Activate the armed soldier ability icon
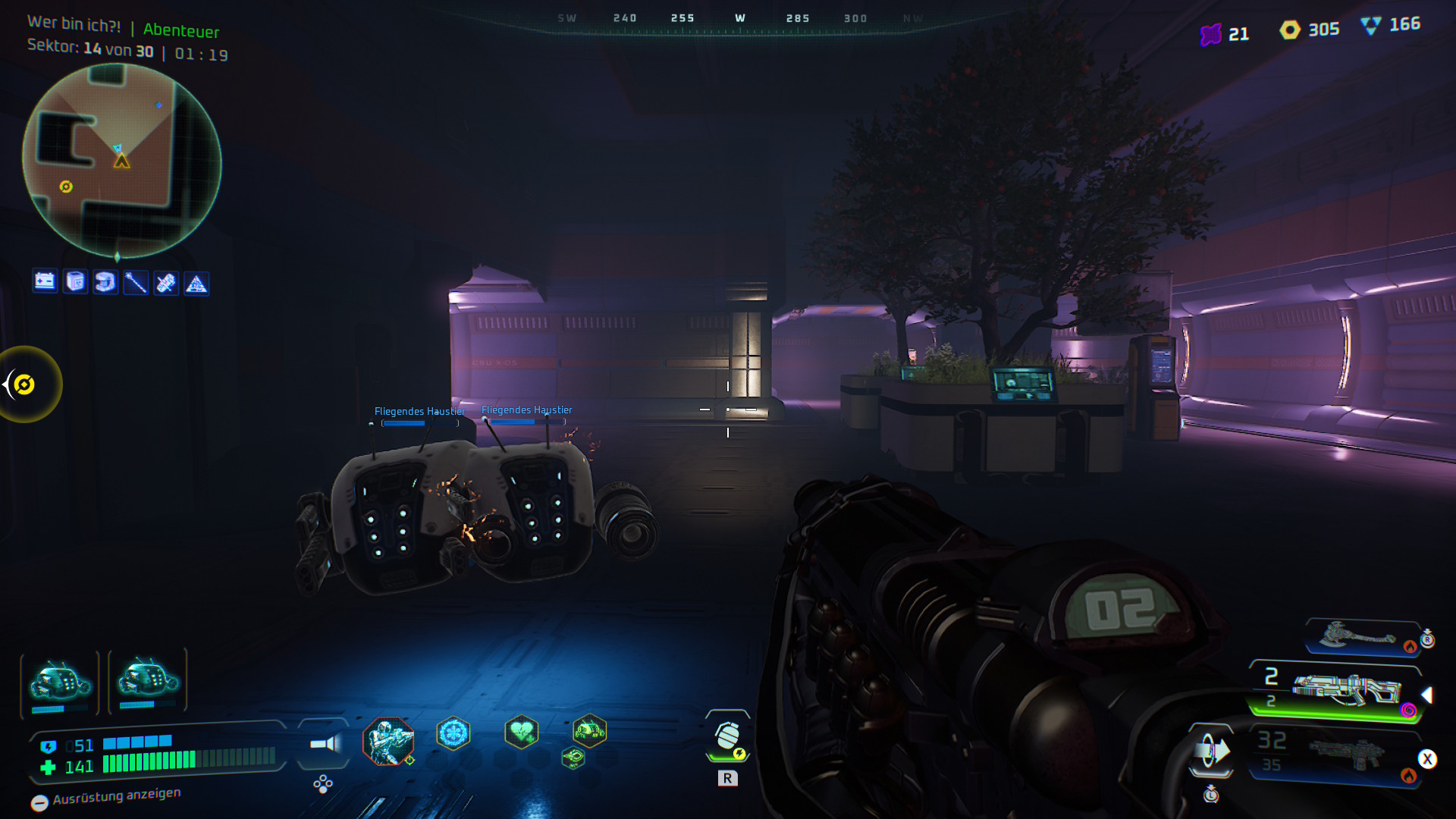 (388, 740)
